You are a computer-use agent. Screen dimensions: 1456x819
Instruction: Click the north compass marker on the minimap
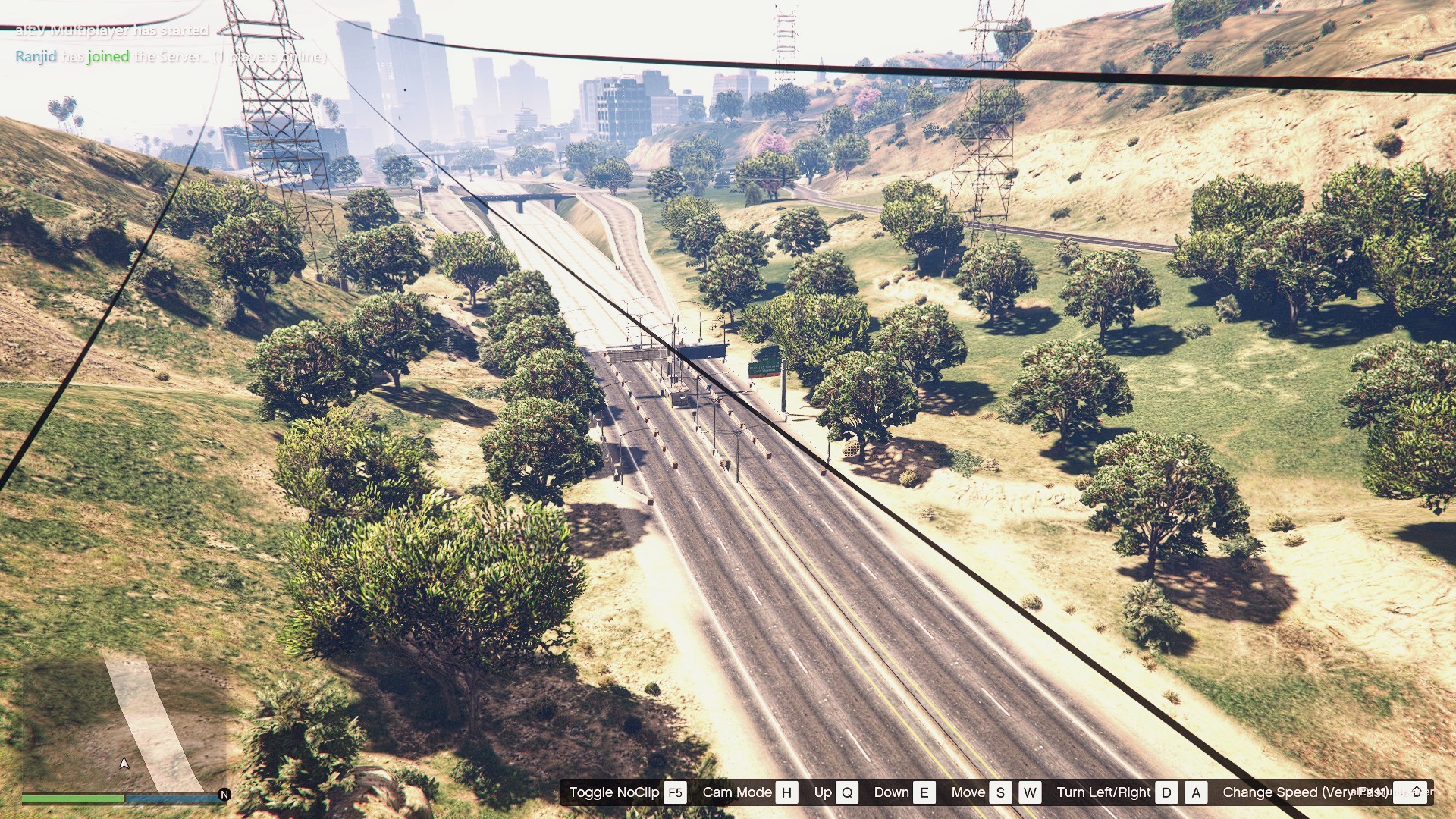pyautogui.click(x=224, y=794)
